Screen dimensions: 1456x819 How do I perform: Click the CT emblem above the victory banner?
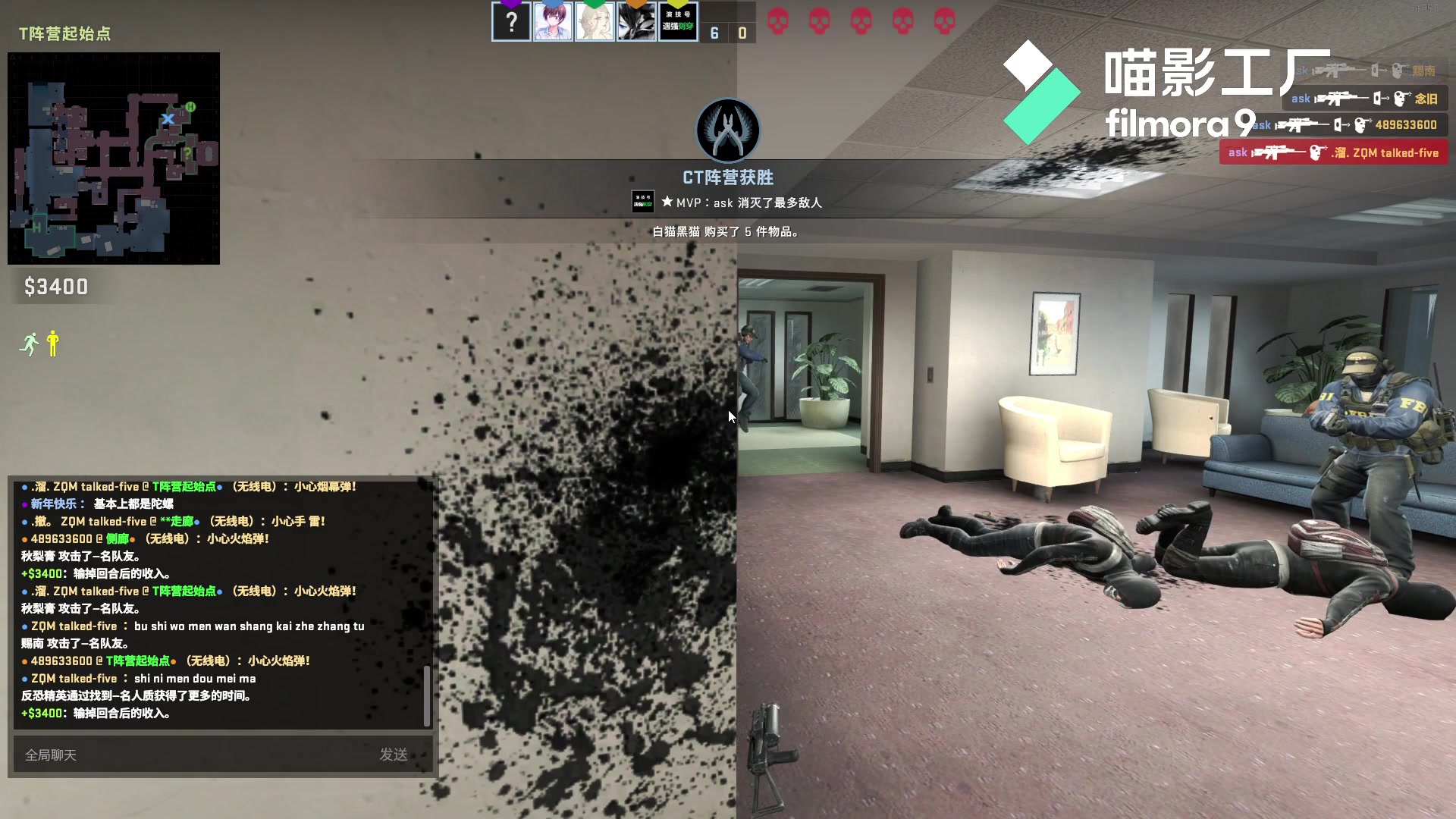point(727,130)
